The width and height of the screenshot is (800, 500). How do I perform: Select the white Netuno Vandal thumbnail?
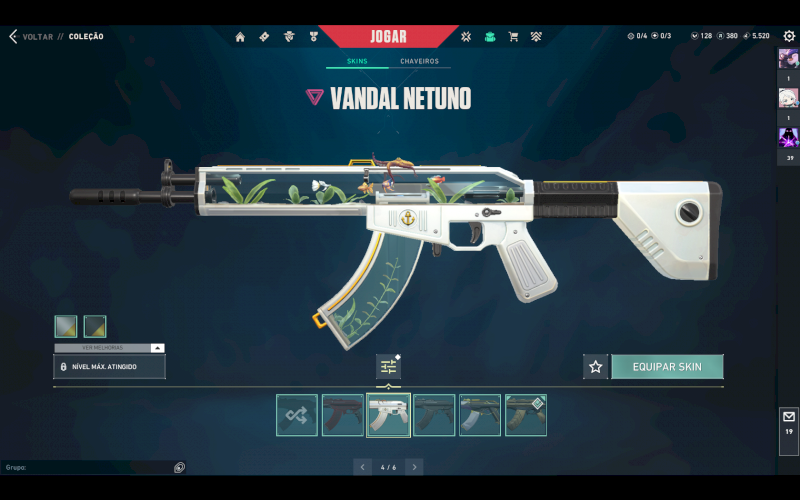(389, 415)
